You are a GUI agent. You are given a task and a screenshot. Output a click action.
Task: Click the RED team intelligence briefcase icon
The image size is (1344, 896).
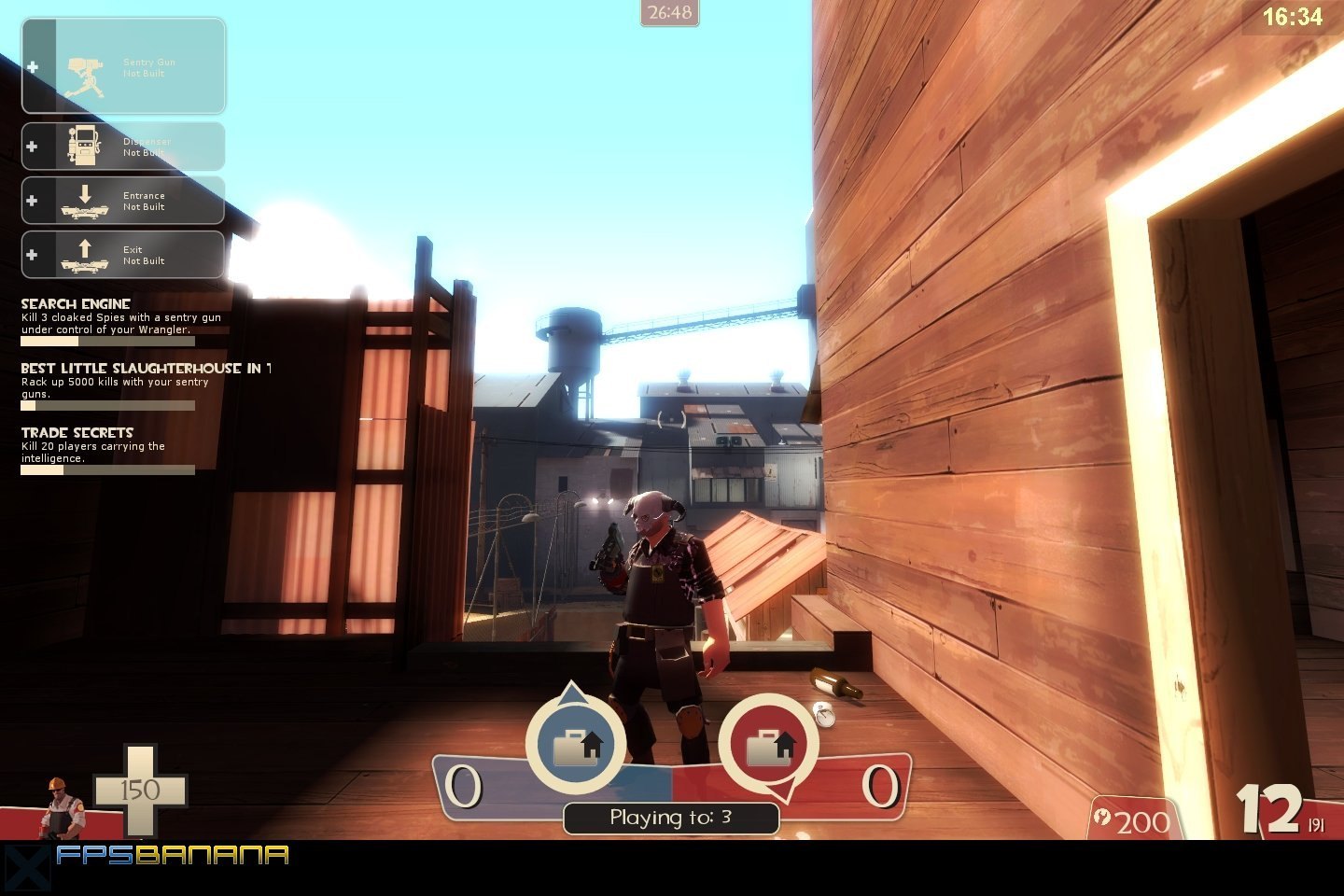(769, 746)
